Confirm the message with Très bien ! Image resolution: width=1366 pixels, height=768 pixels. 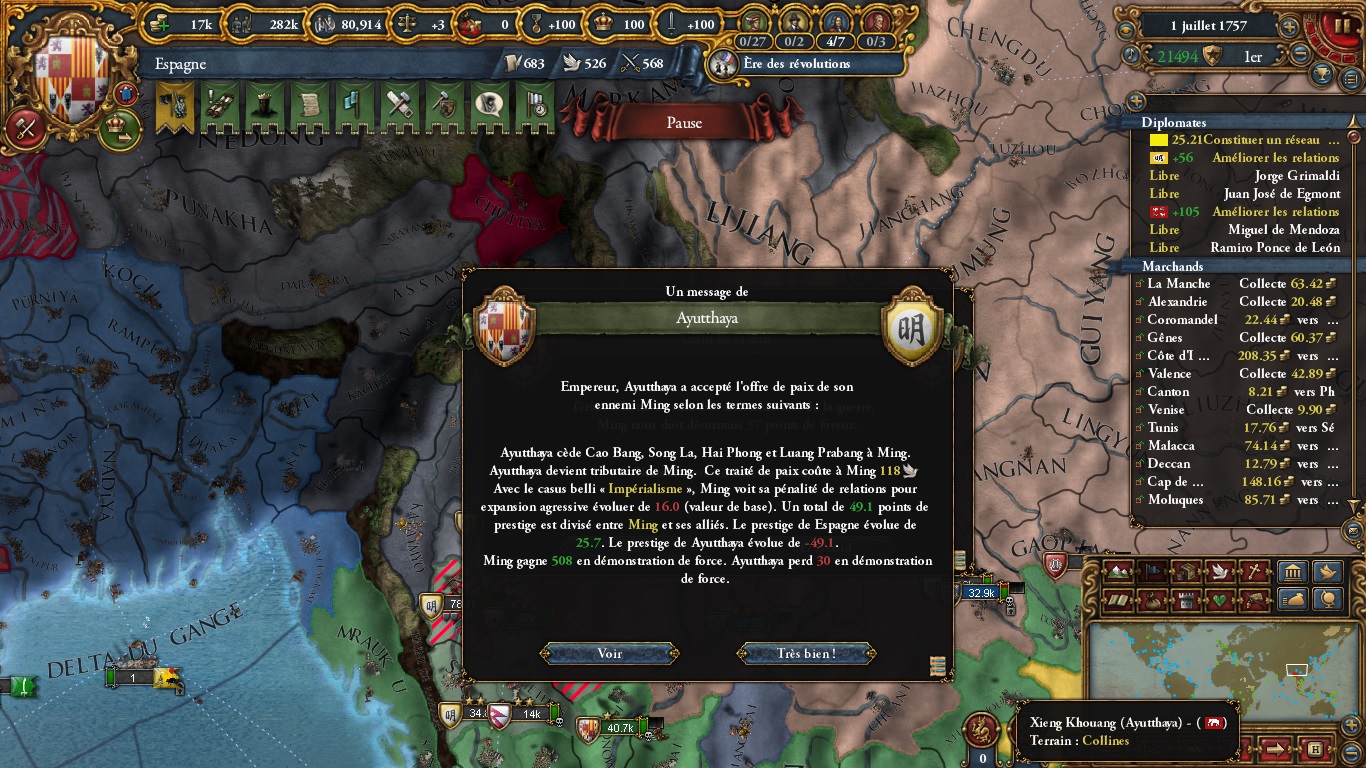click(806, 653)
